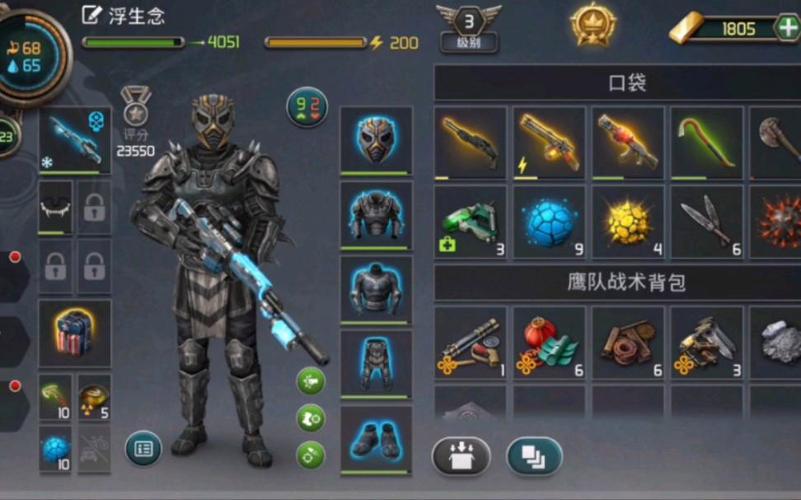Select the yellow spiky grenade stack
This screenshot has height=500, width=801.
[627, 221]
